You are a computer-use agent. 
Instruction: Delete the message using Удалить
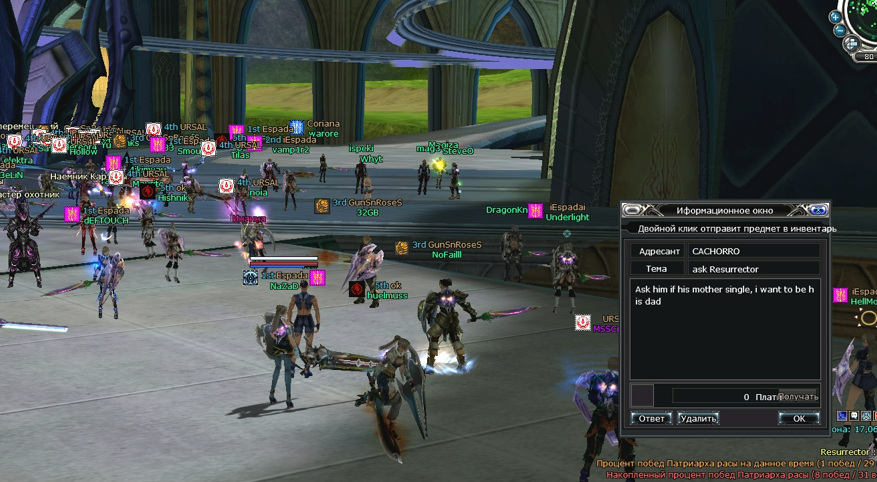698,418
